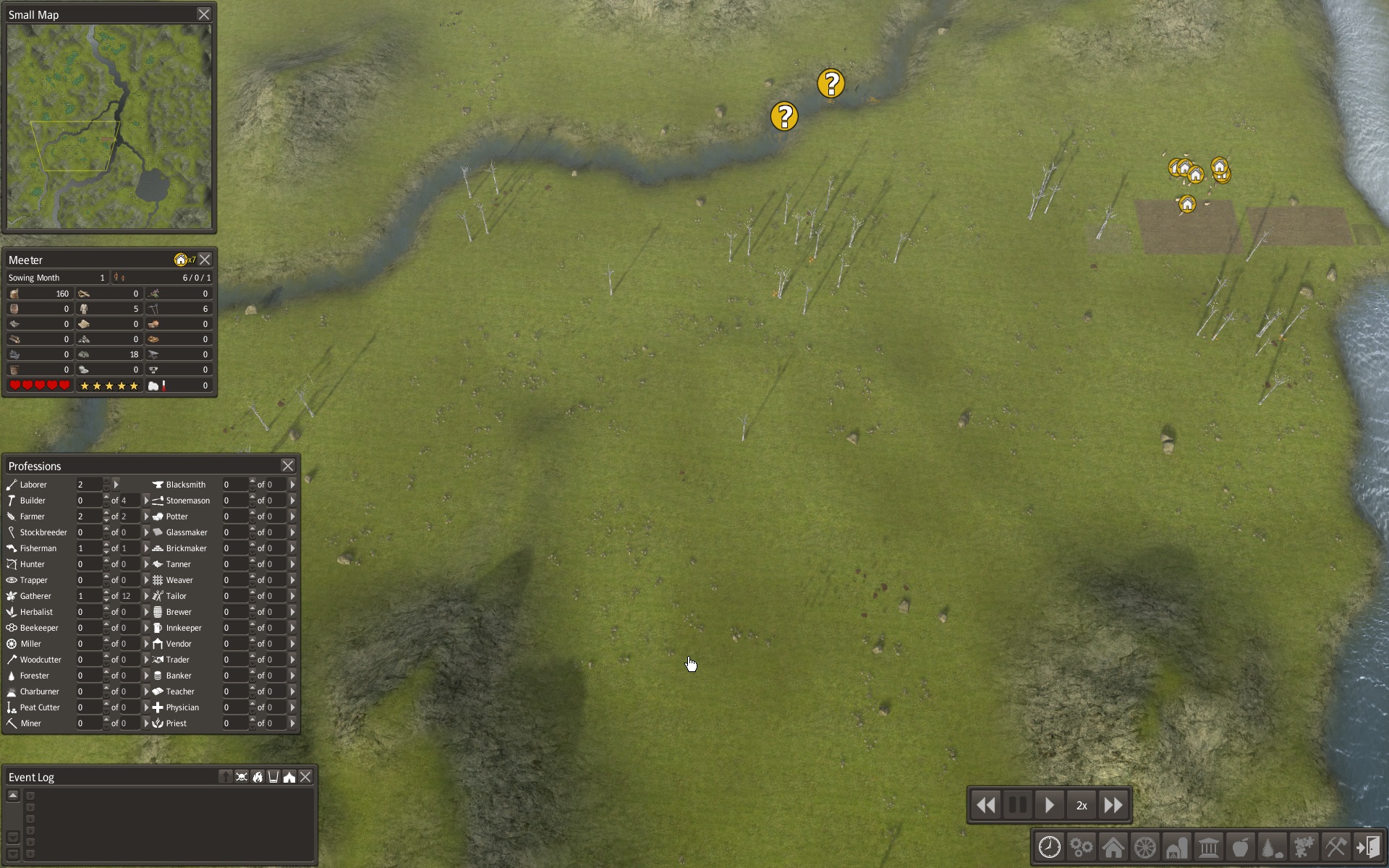Close the Small Map window
1389x868 pixels.
tap(204, 14)
